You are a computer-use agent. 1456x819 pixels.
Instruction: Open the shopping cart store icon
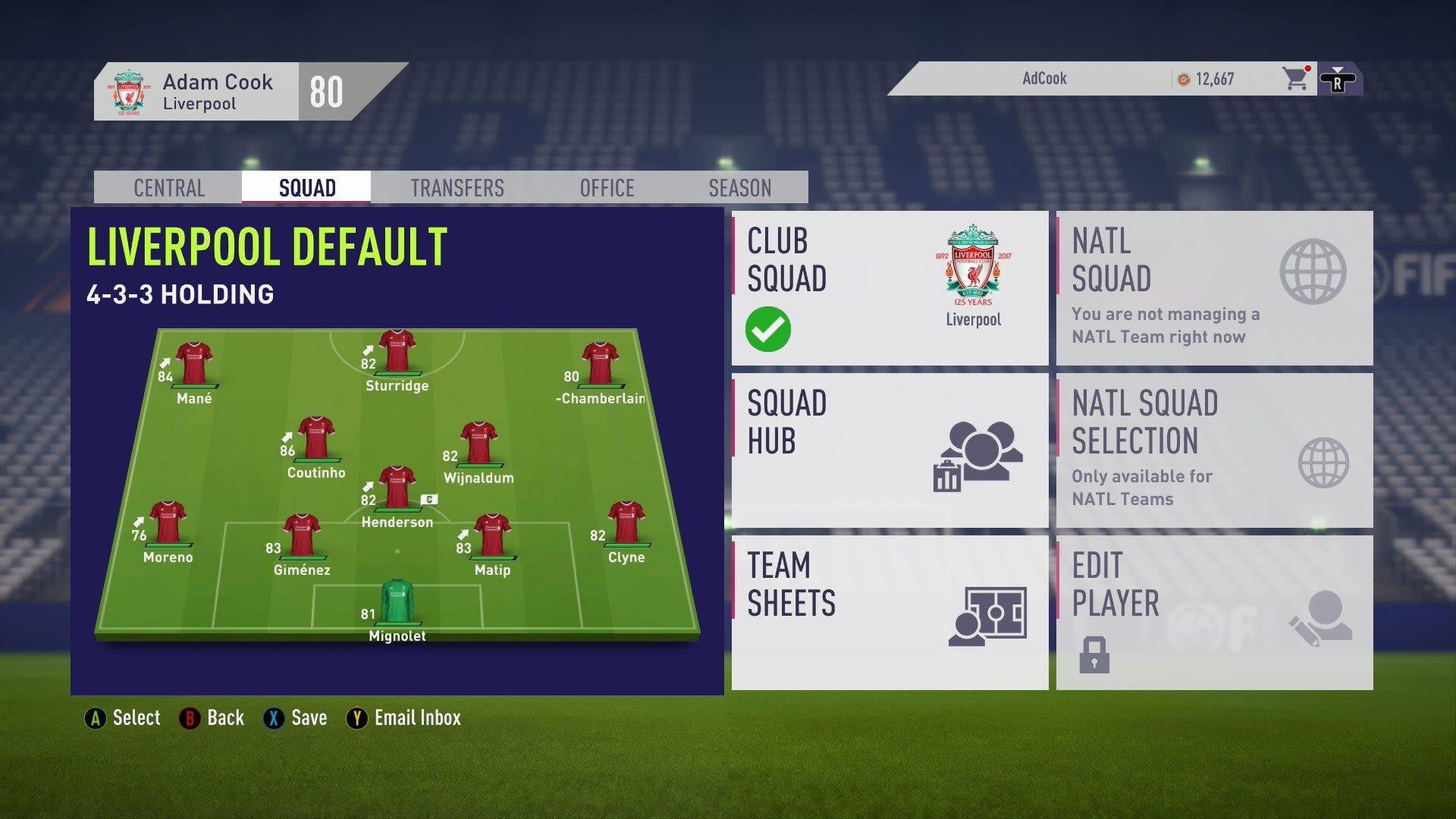point(1296,79)
